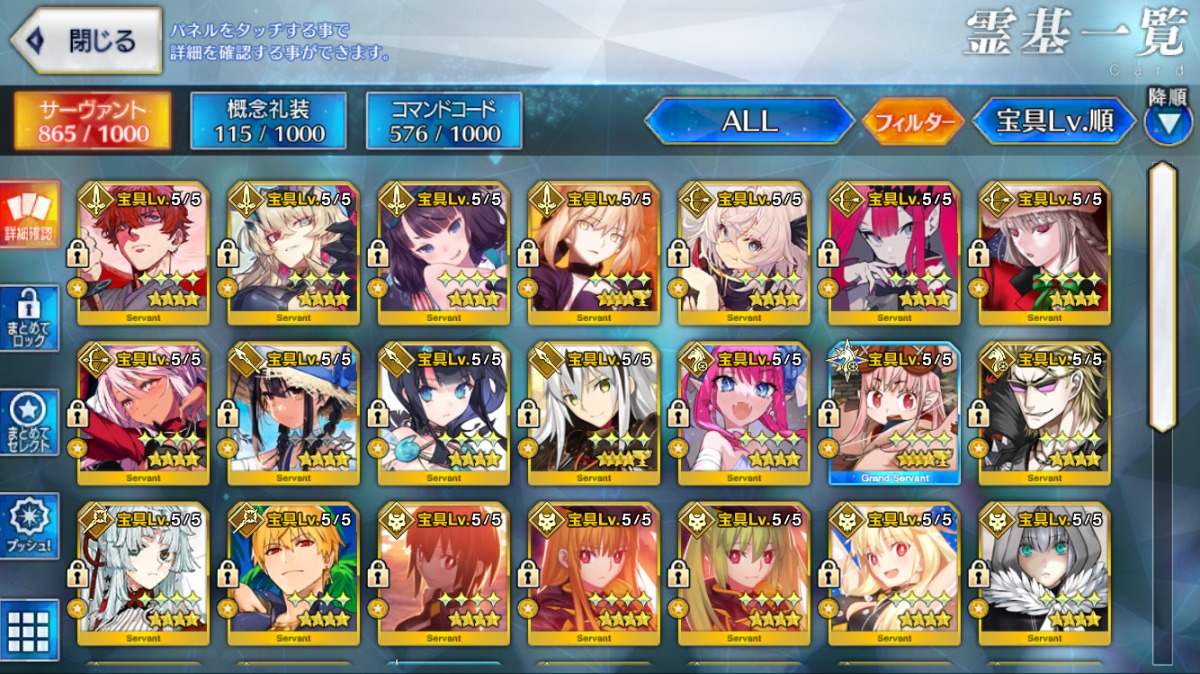
Task: Open the フィルター filter options
Action: [913, 122]
